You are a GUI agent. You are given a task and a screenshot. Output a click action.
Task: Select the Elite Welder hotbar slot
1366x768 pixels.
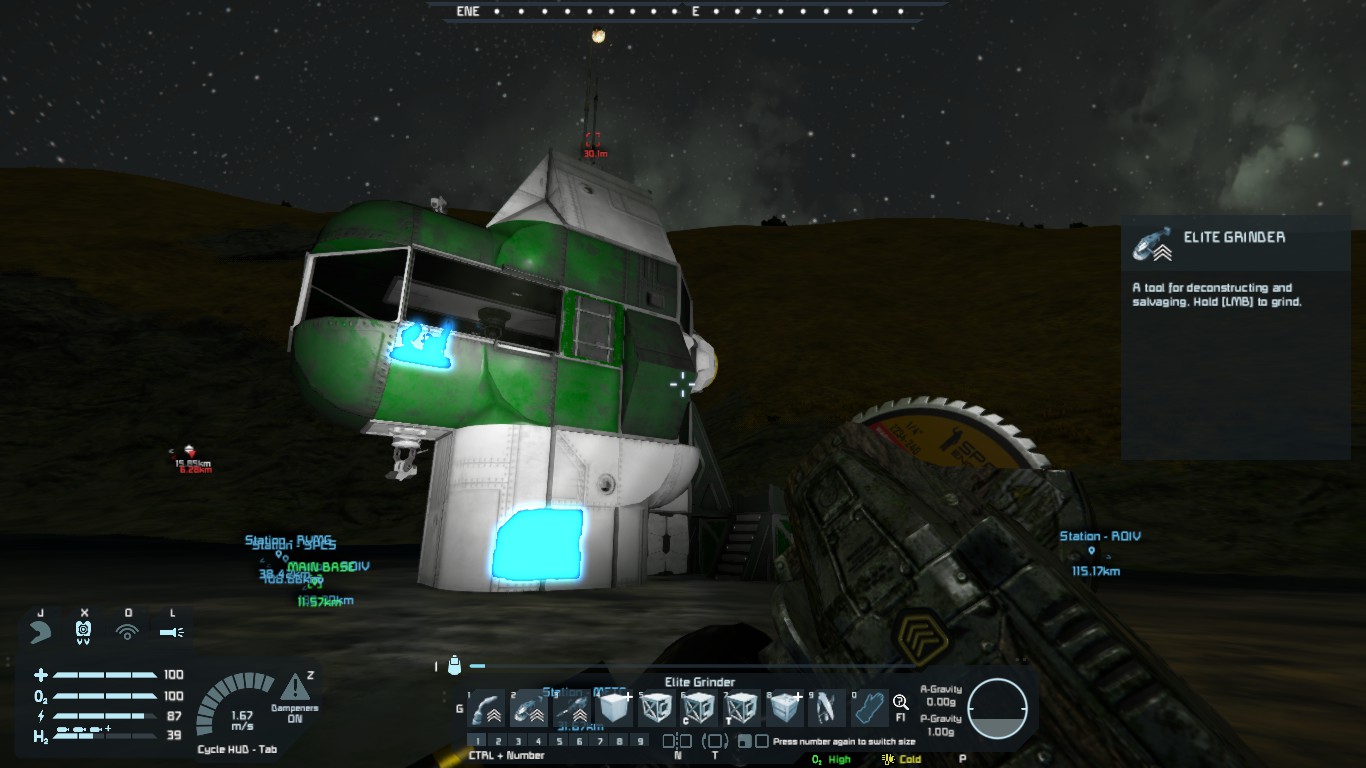(x=487, y=709)
